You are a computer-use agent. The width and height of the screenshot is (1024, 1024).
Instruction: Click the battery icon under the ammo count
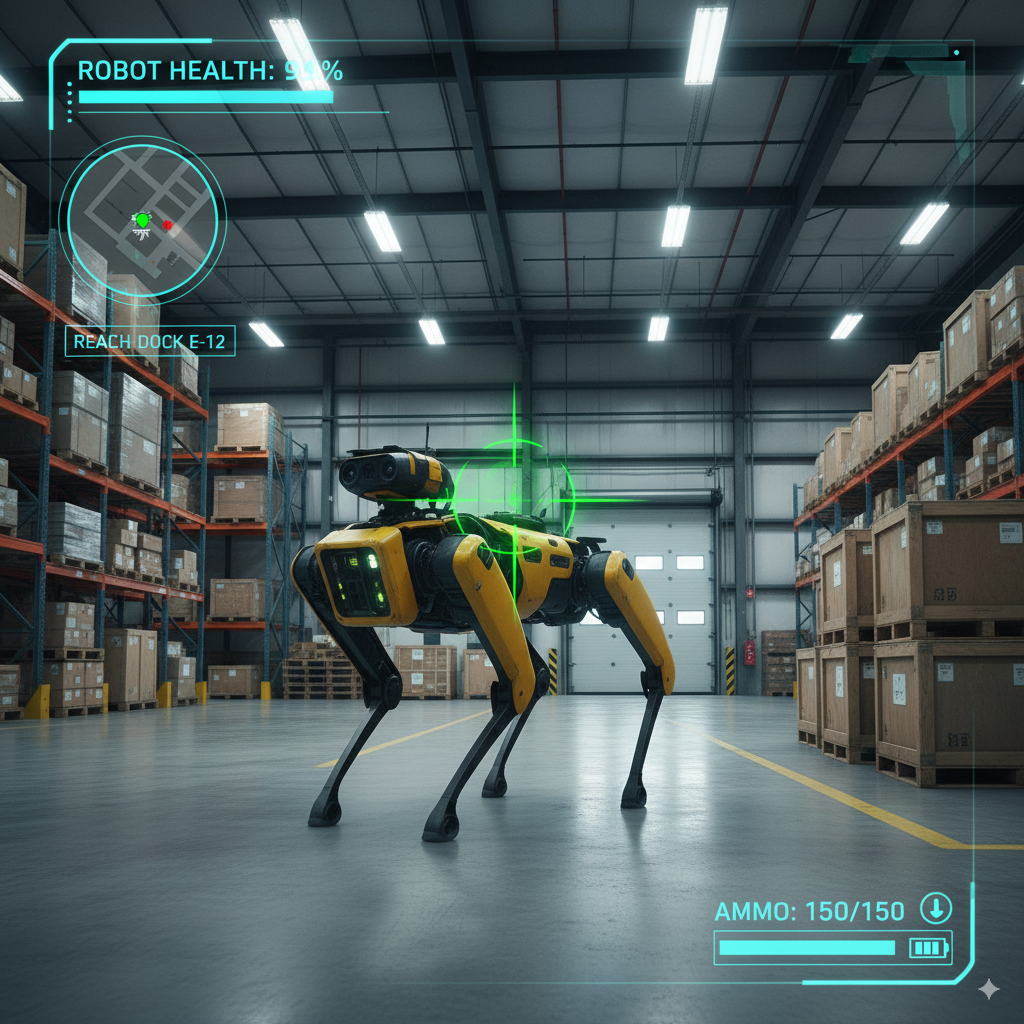pos(927,948)
